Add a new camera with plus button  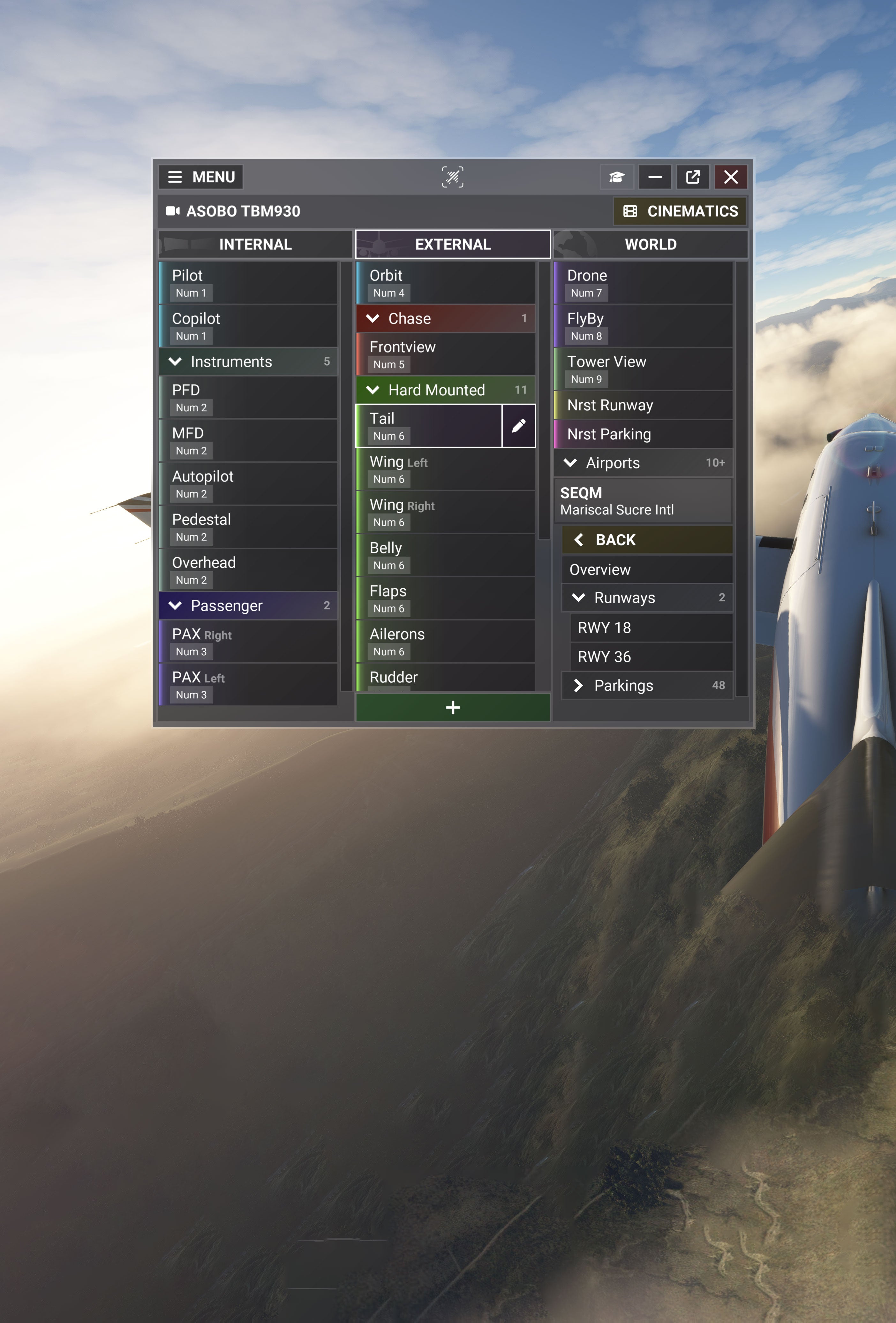pos(453,707)
